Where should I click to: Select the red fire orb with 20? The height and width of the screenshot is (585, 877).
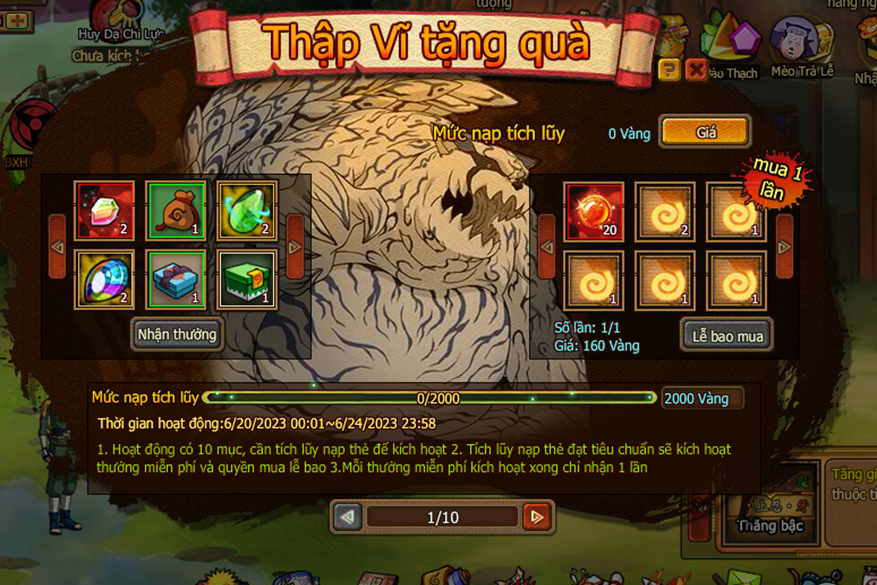[x=594, y=212]
